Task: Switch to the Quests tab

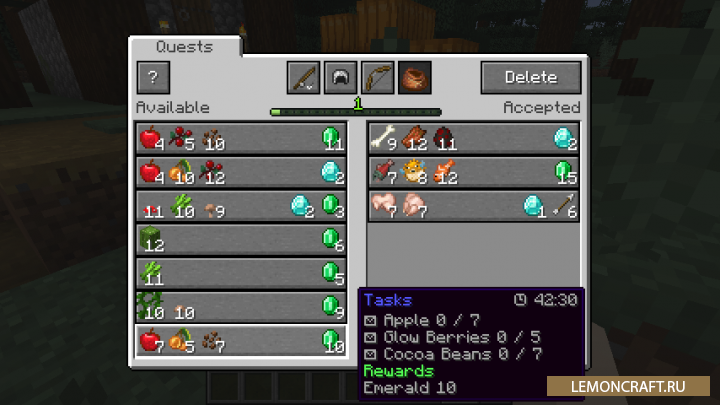Action: coord(185,47)
